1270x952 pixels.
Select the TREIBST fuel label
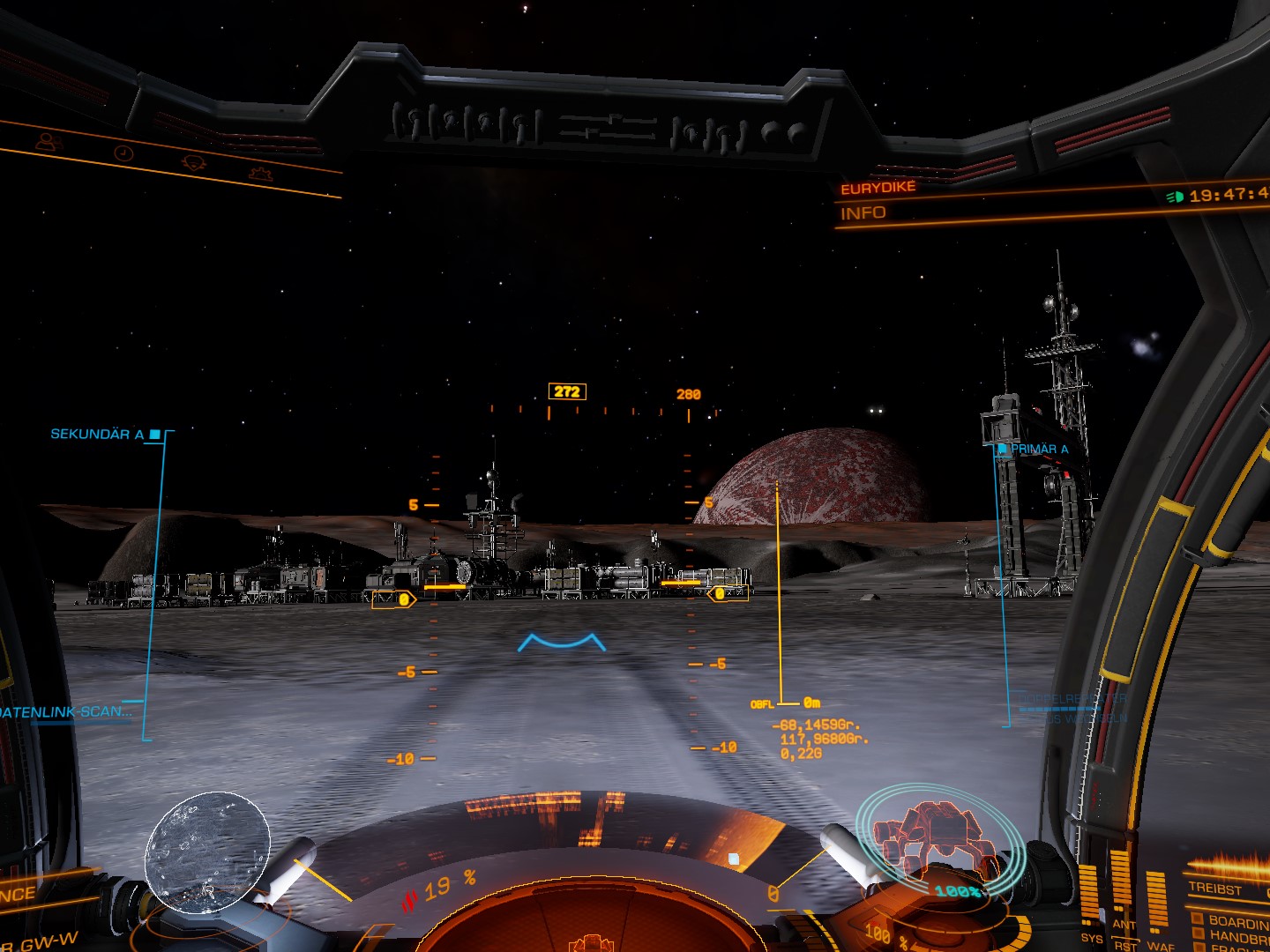pyautogui.click(x=1214, y=889)
